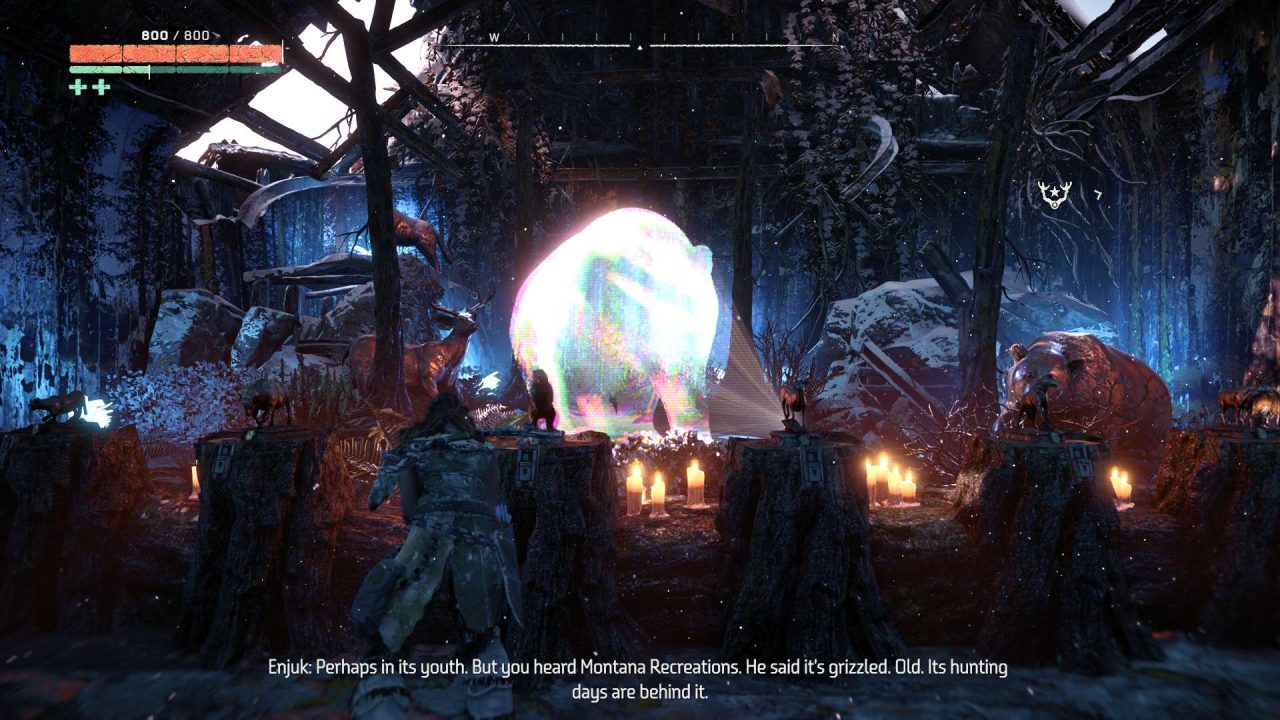Click the antler quest waypoint marker
This screenshot has height=720, width=1280.
[x=1051, y=194]
